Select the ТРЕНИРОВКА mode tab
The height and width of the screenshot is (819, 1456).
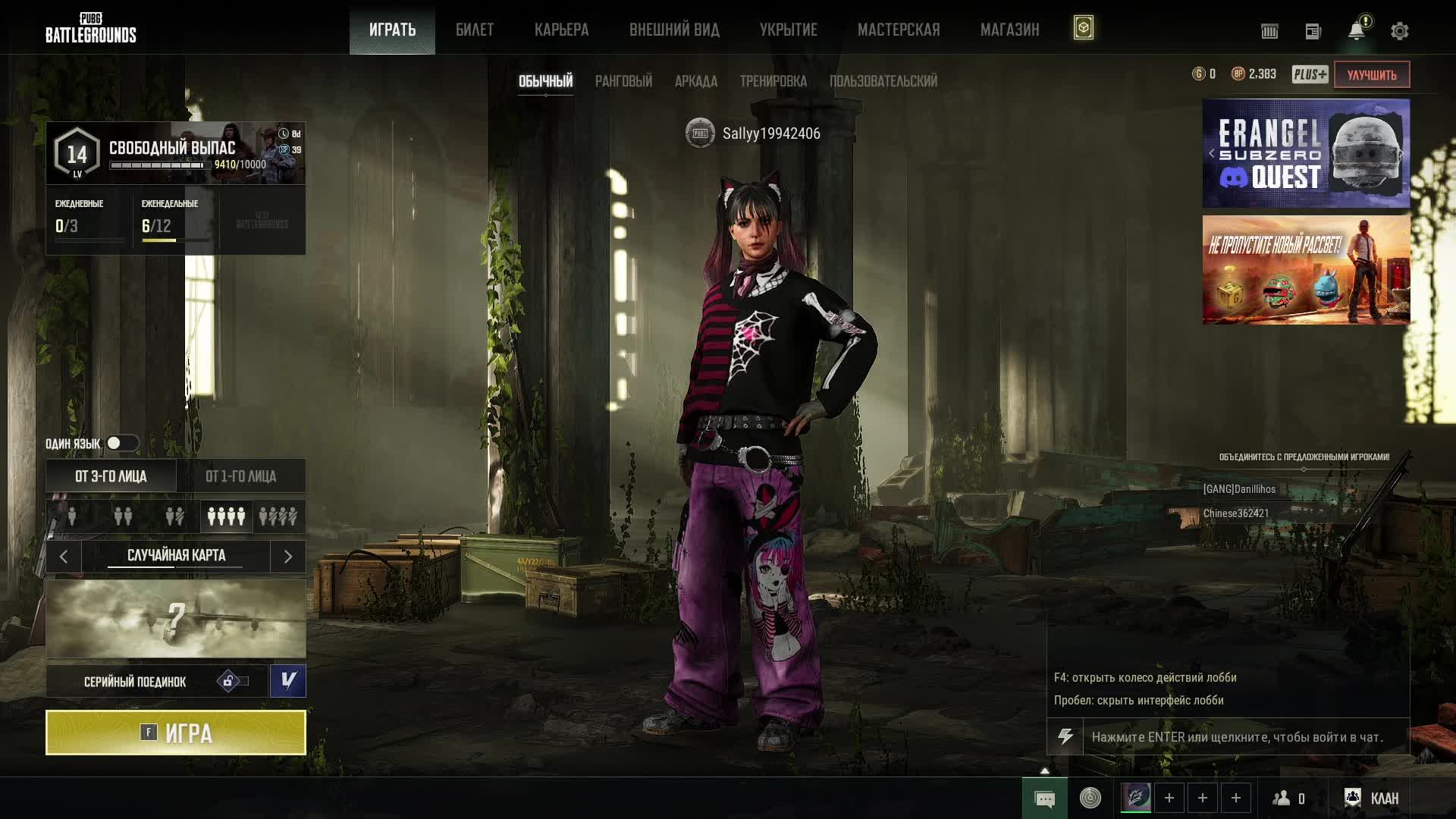tap(773, 81)
